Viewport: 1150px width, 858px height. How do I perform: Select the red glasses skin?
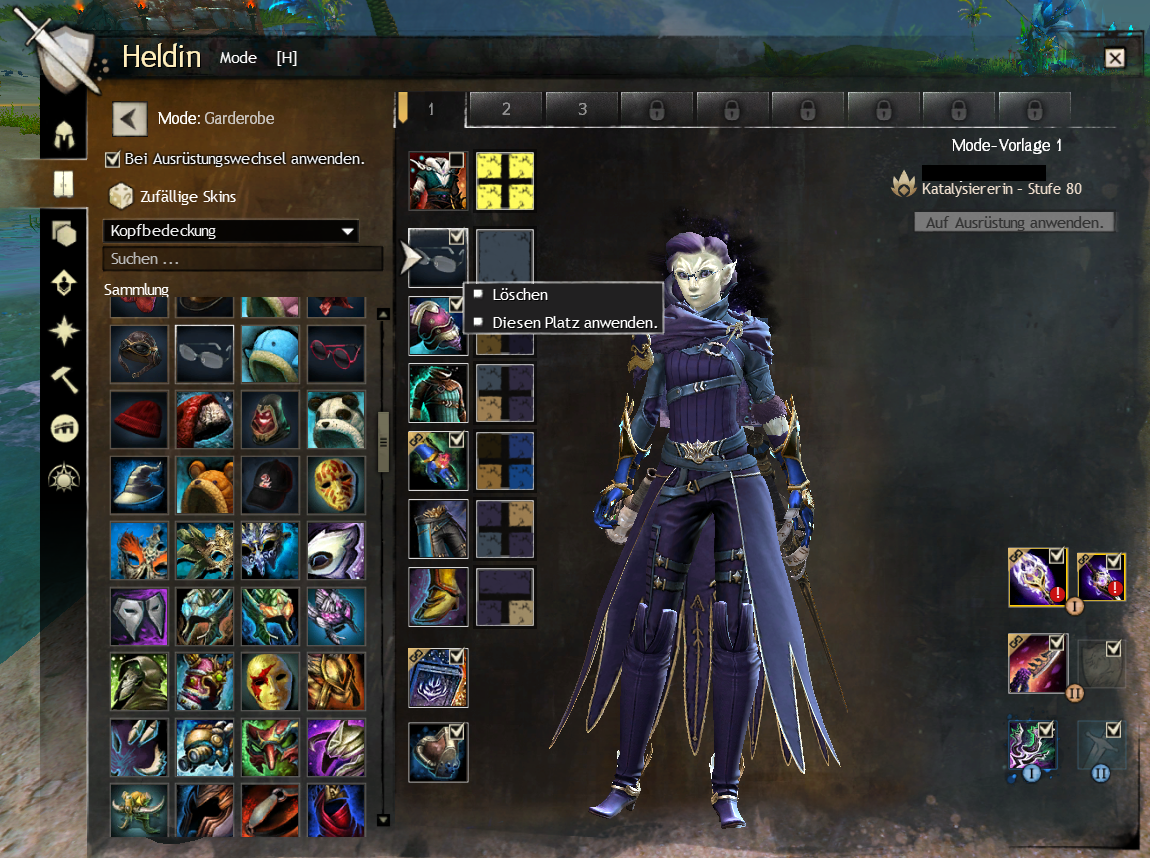pos(336,353)
